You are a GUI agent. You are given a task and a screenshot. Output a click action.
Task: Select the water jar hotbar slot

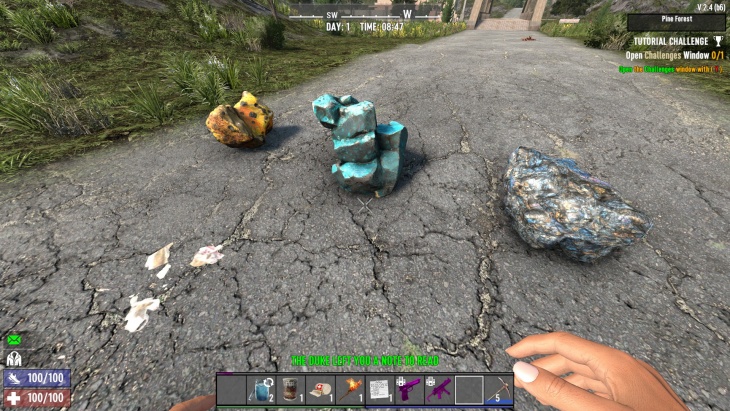(262, 389)
